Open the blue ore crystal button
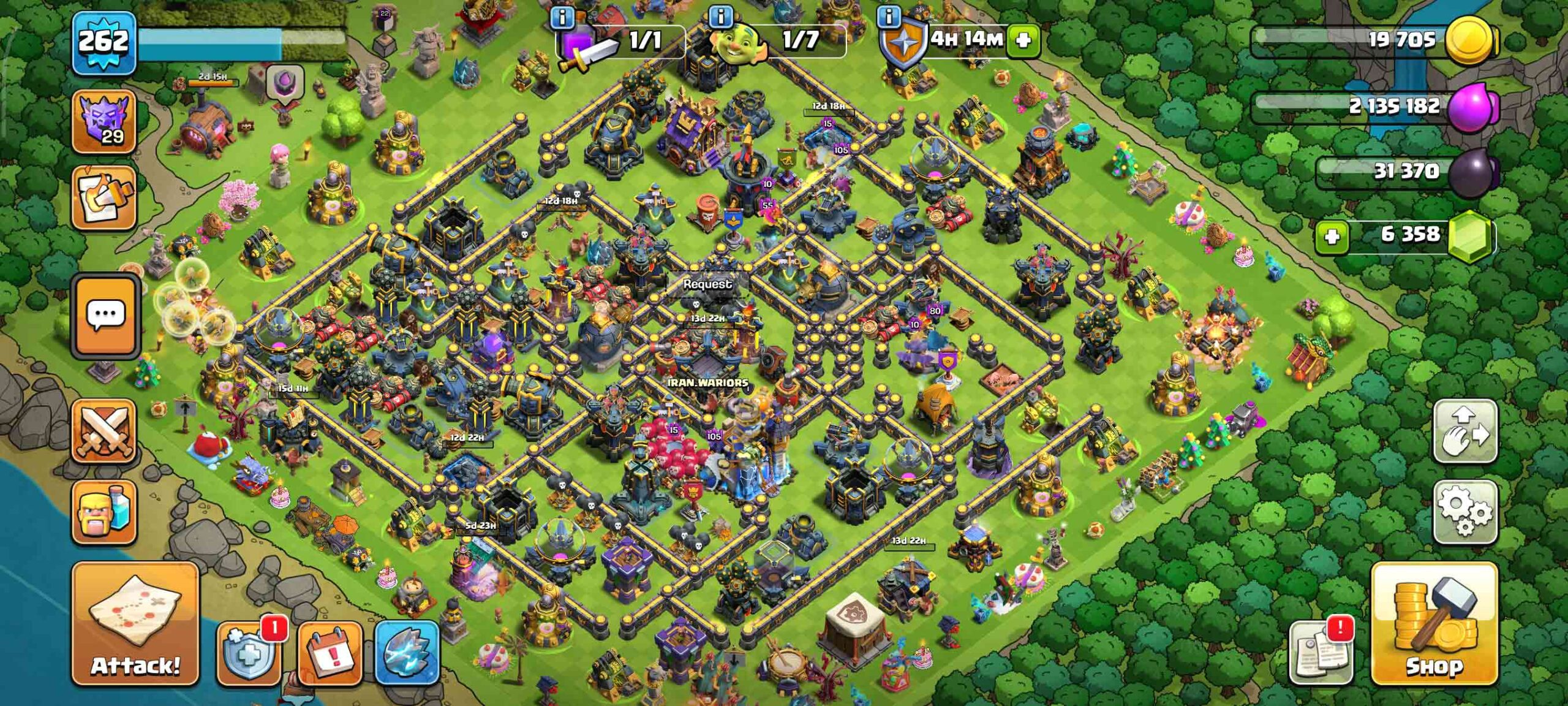Screen dimensions: 1568x706 tap(407, 652)
